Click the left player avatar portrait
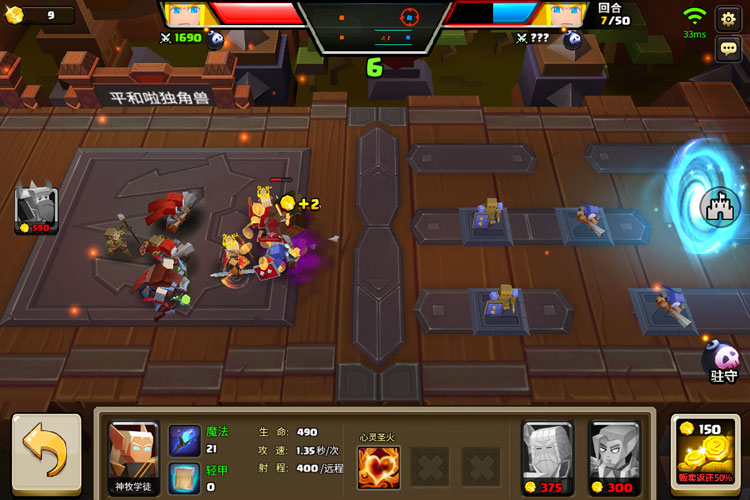750x500 pixels. click(186, 16)
